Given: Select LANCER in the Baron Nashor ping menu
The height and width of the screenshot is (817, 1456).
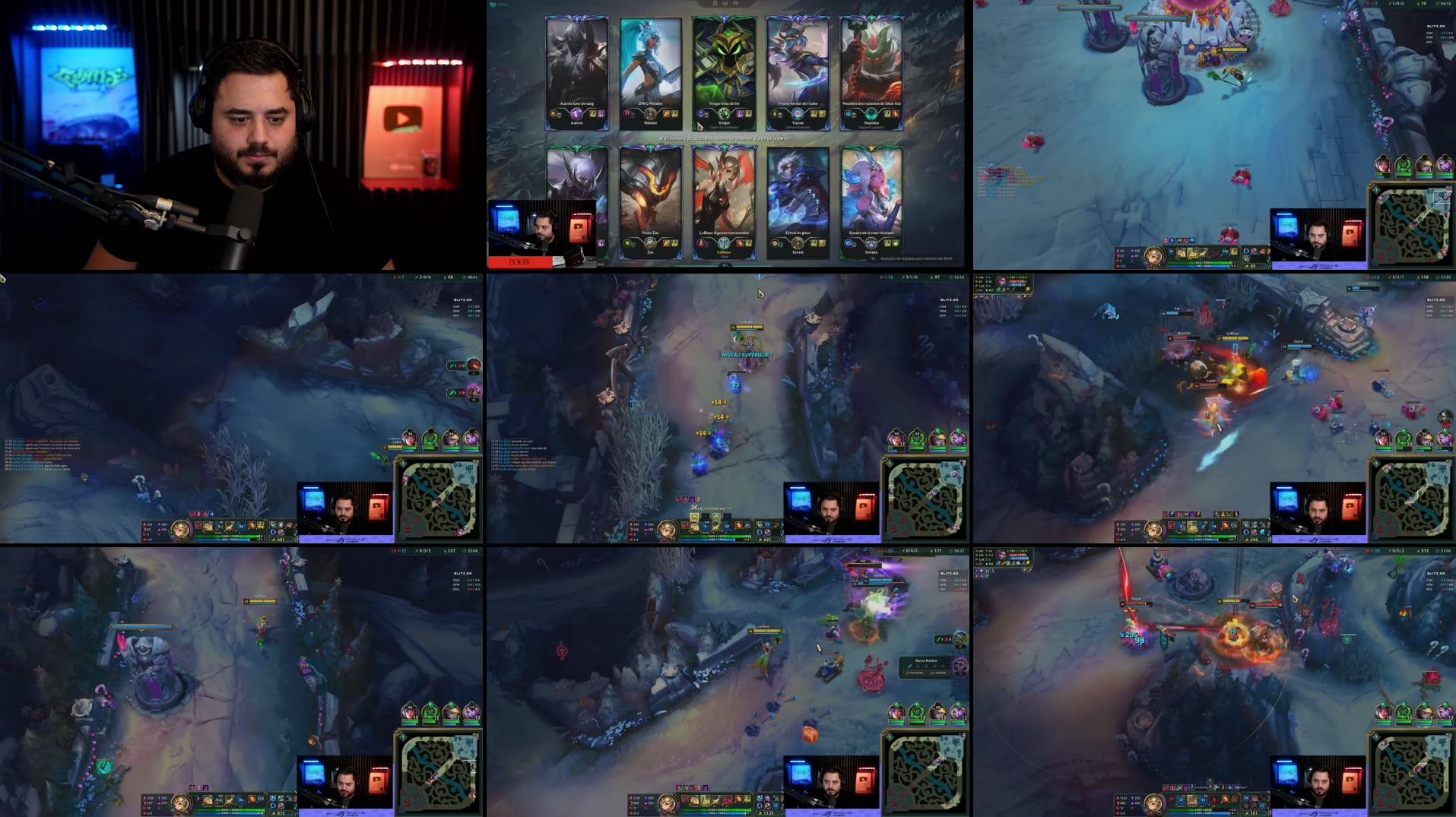Looking at the screenshot, I should coord(938,673).
